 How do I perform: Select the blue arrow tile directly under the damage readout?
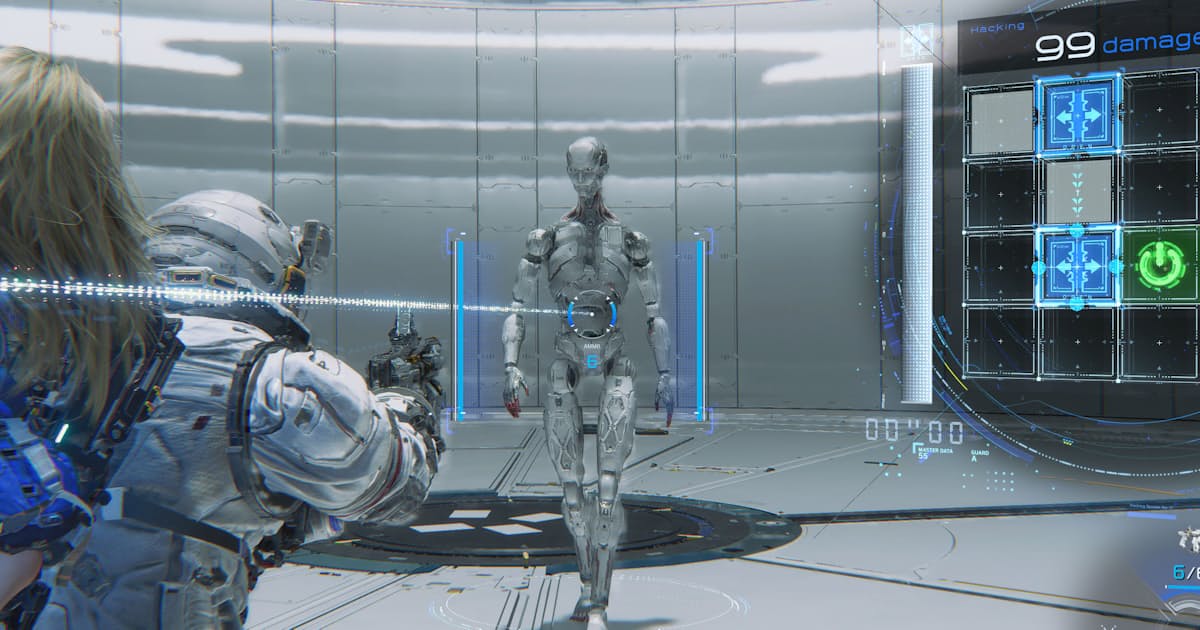tap(1078, 115)
